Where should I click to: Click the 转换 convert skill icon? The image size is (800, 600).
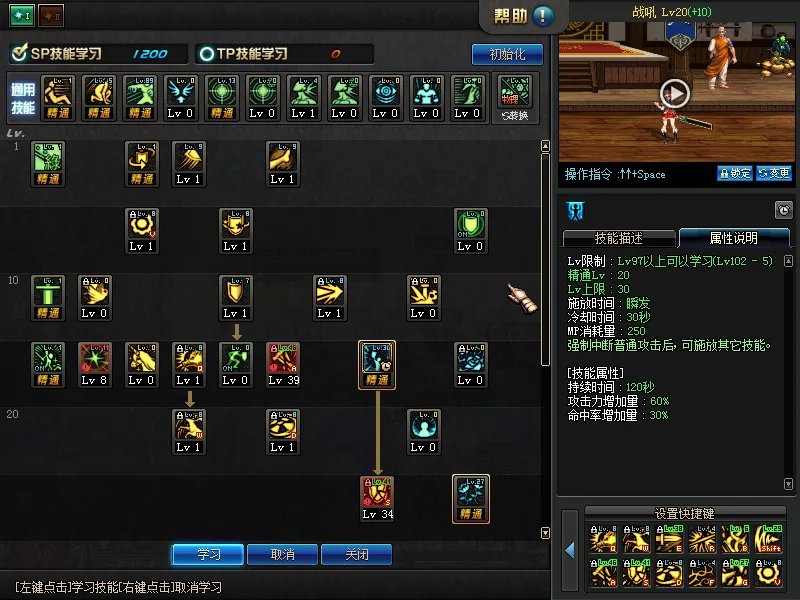[516, 98]
